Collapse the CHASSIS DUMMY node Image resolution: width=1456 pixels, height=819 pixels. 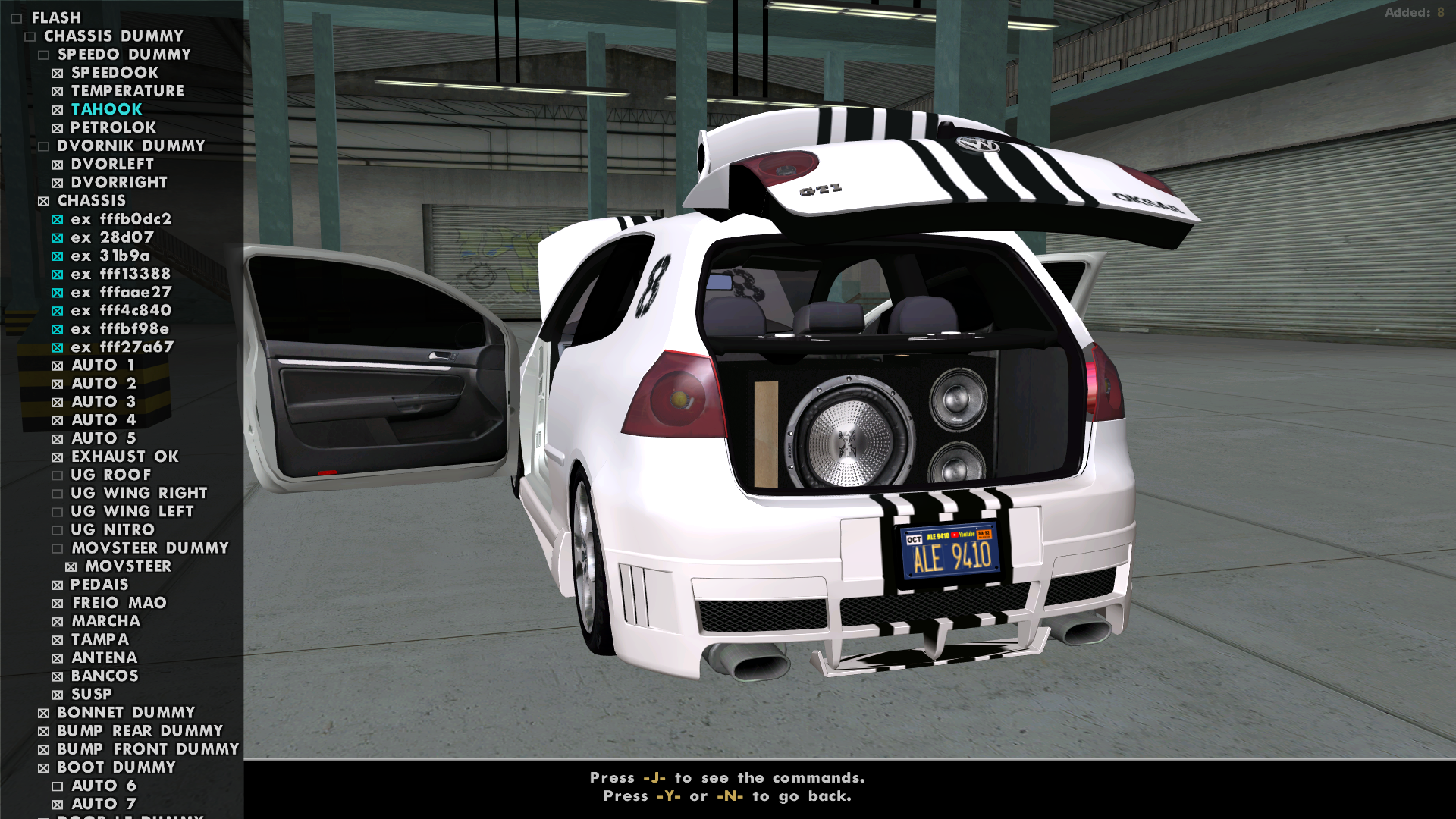(x=30, y=36)
